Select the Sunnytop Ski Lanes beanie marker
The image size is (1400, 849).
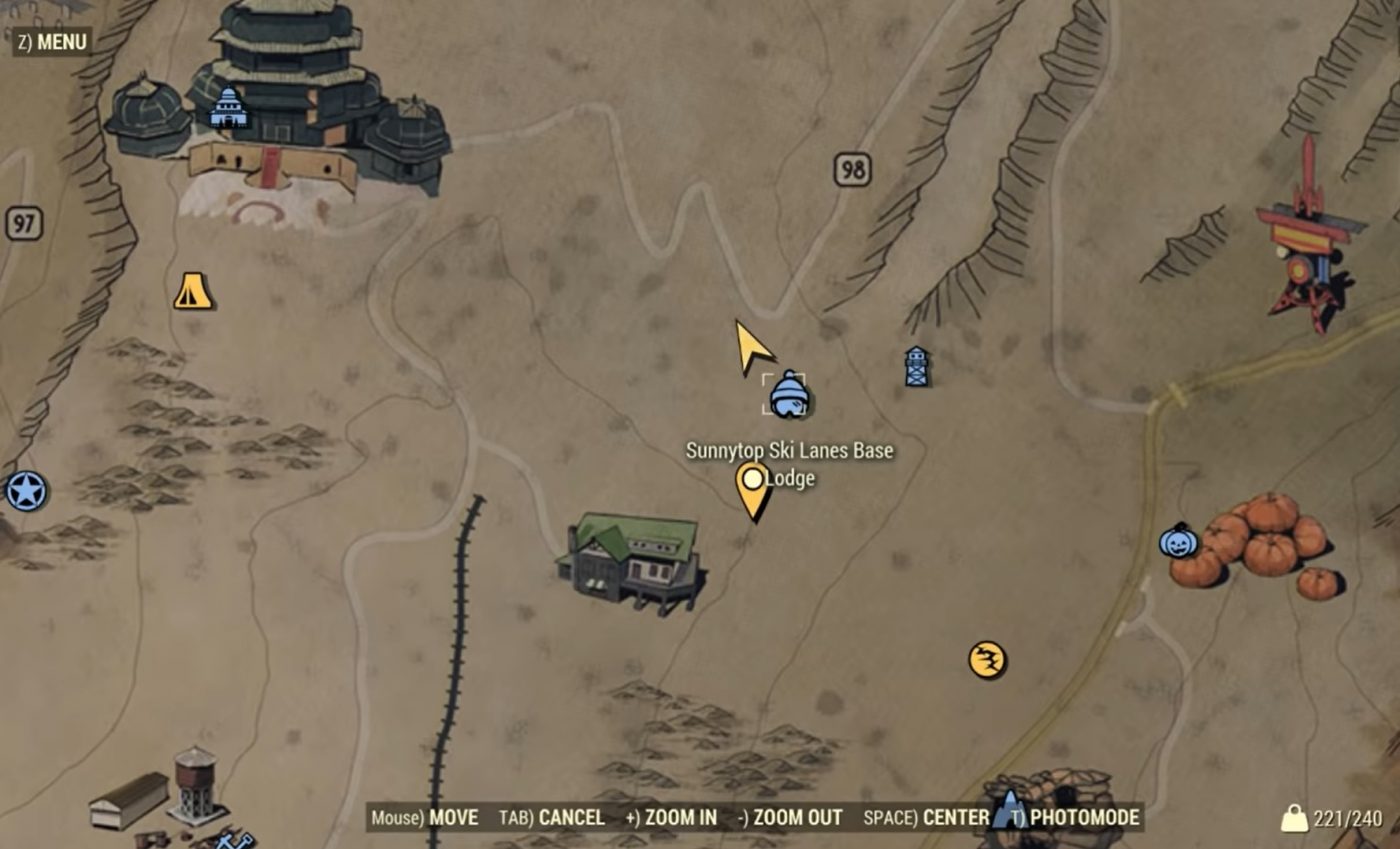788,393
